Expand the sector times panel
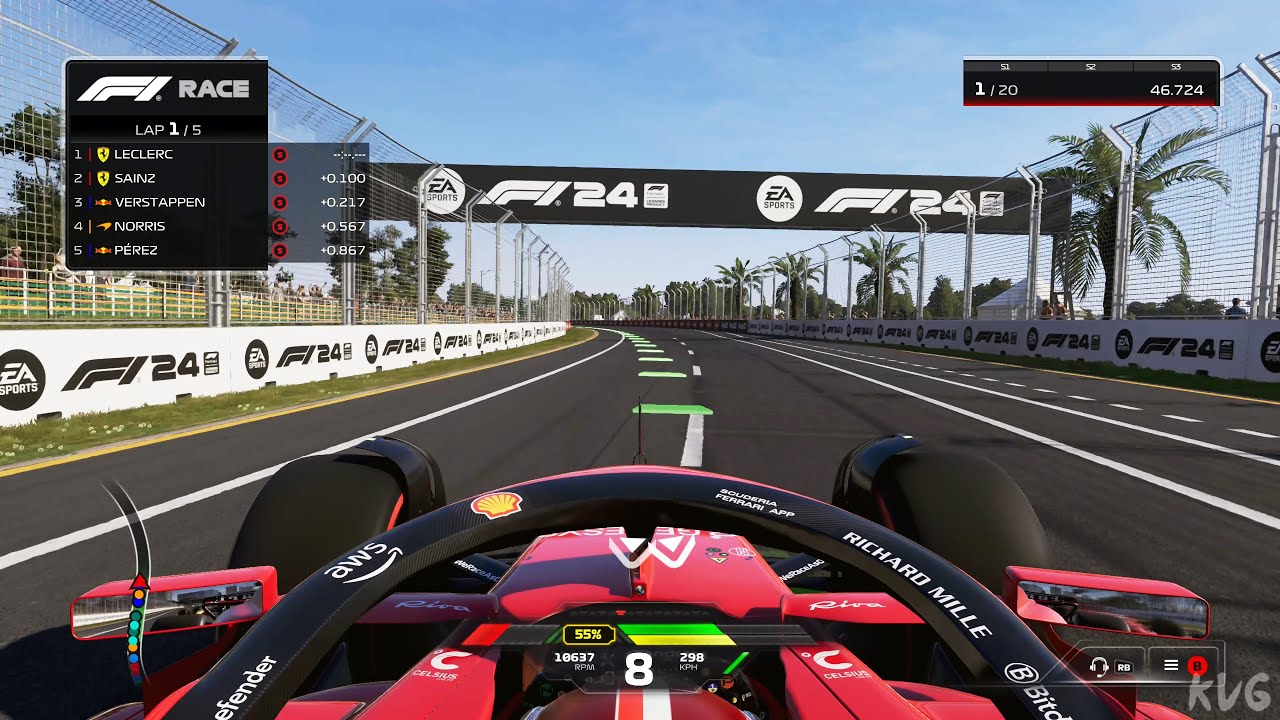 point(1090,80)
